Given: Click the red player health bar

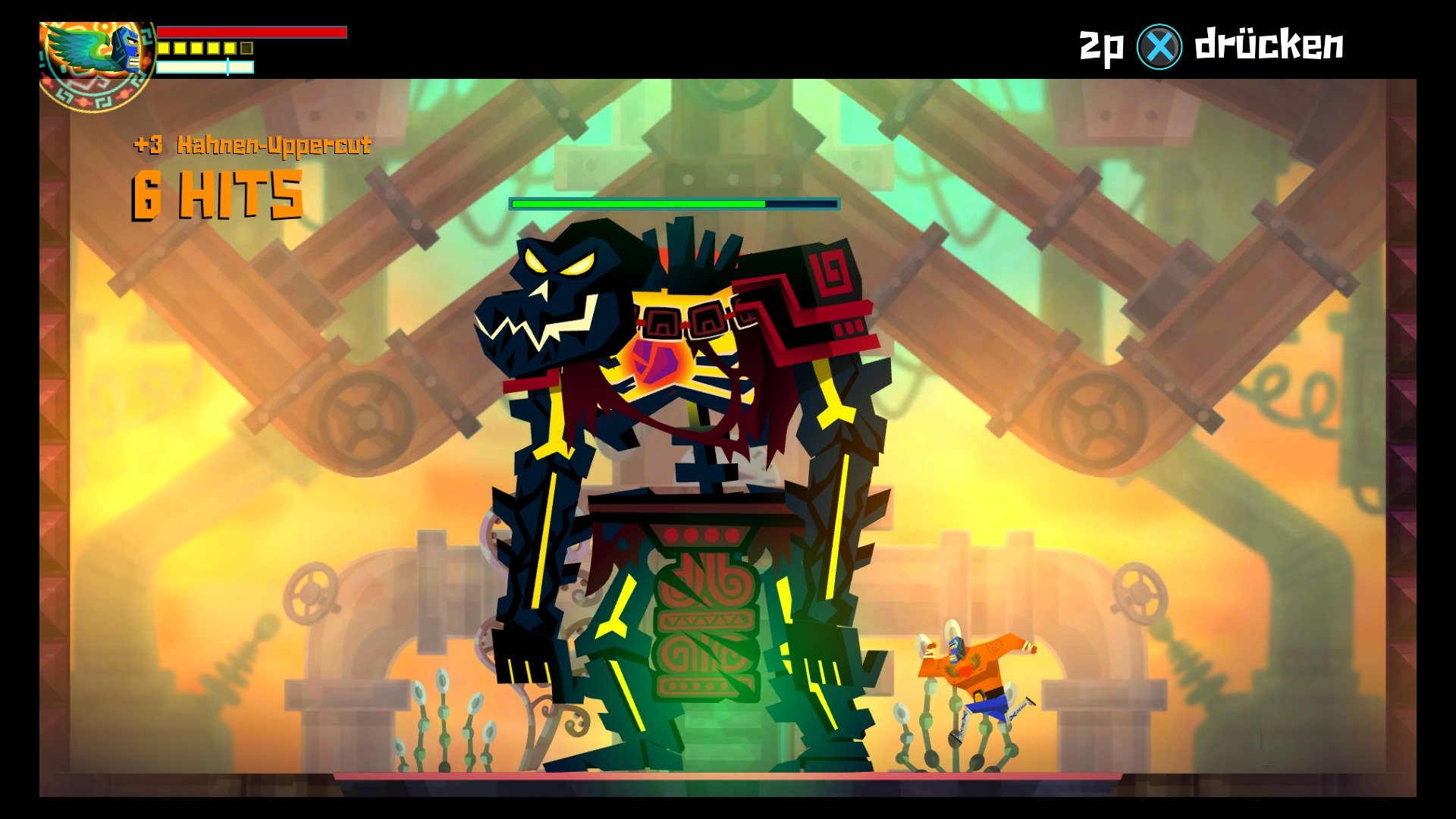Looking at the screenshot, I should [250, 32].
